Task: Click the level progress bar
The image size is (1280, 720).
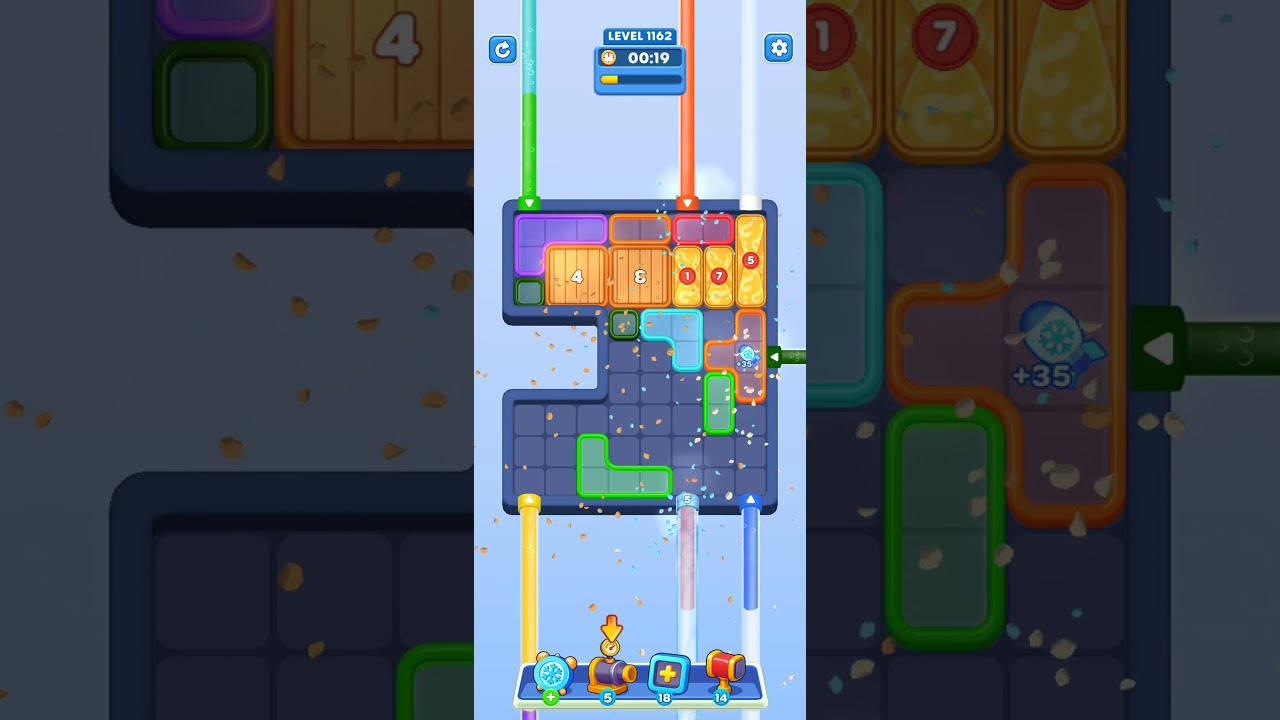Action: click(x=639, y=78)
